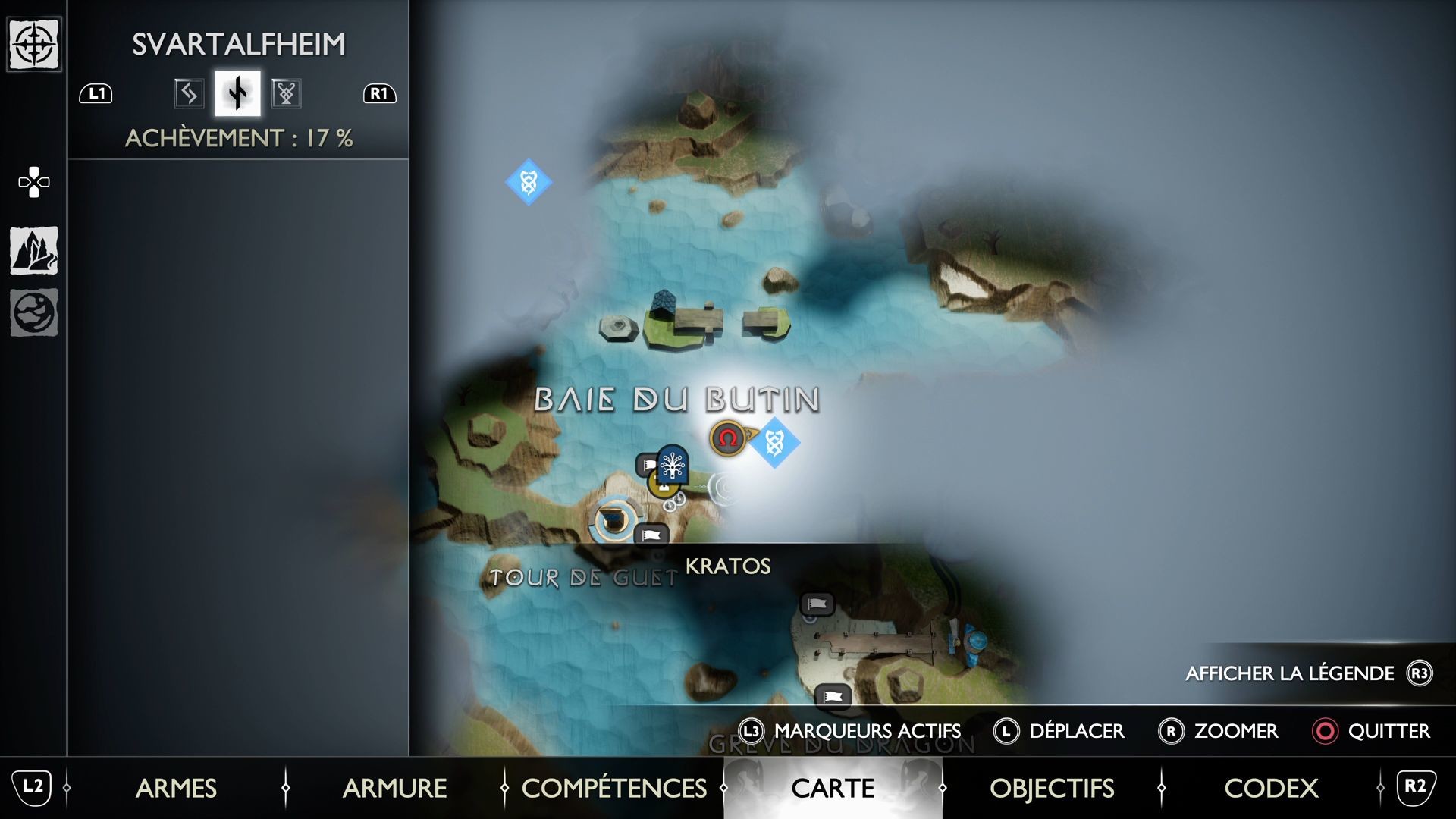1456x819 pixels.
Task: Click Quitter to close the map
Action: tap(1371, 731)
